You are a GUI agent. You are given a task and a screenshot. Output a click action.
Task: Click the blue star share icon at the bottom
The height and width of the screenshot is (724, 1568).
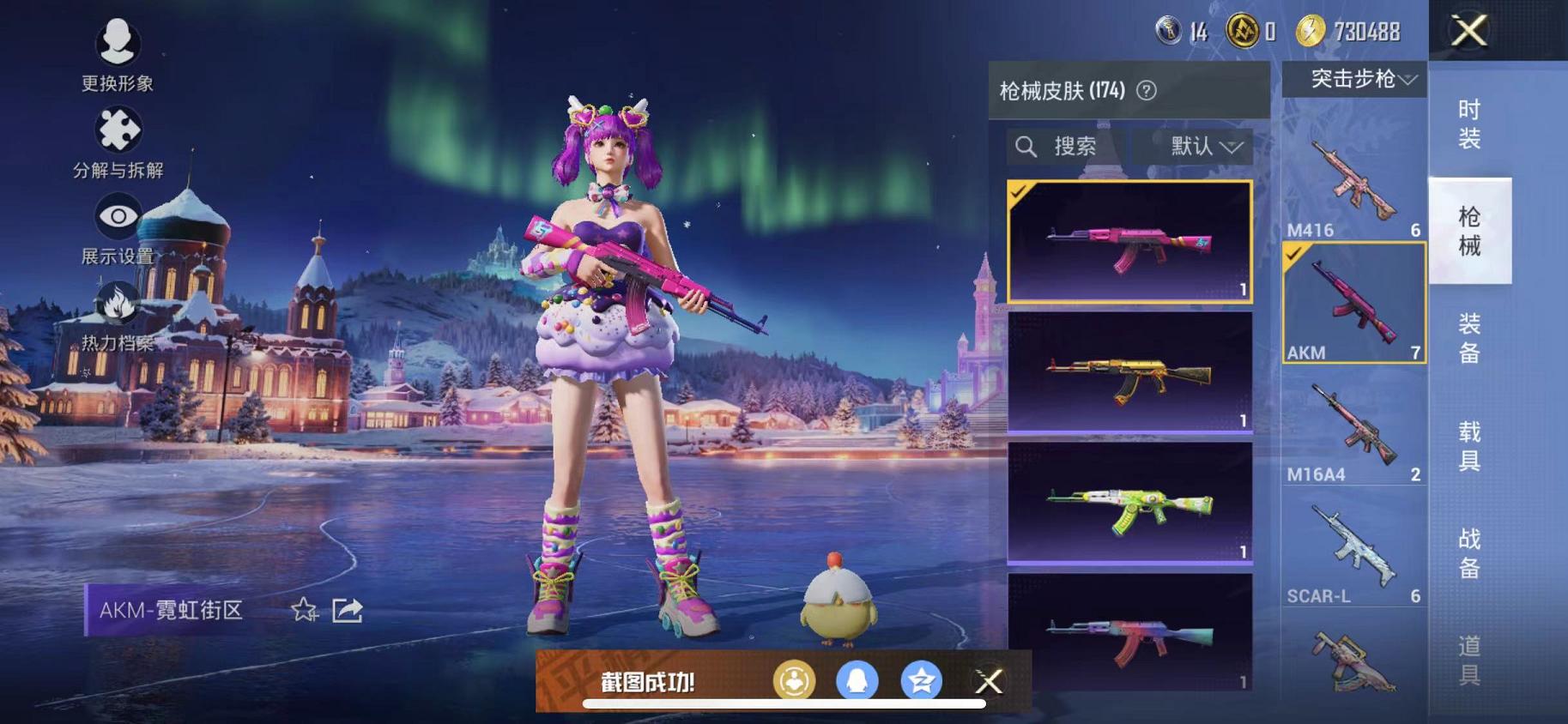click(x=921, y=681)
